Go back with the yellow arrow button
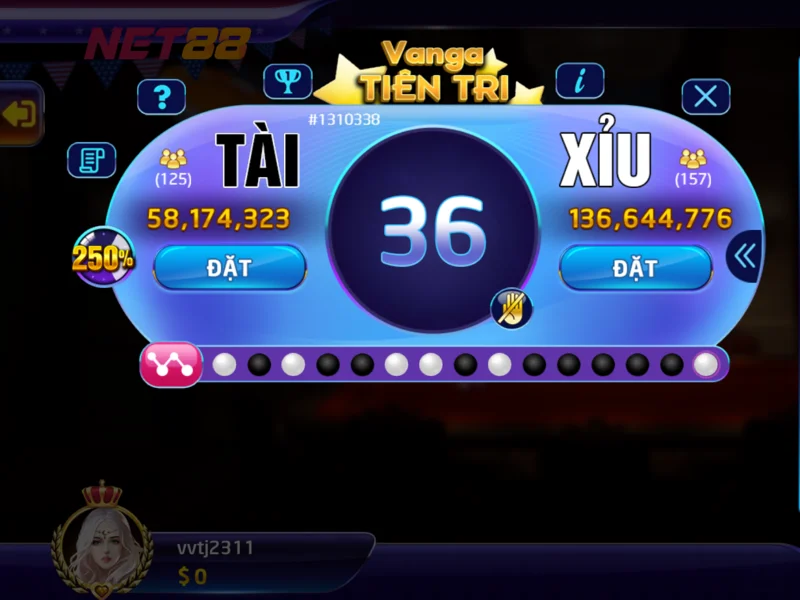800x600 pixels. tap(20, 114)
